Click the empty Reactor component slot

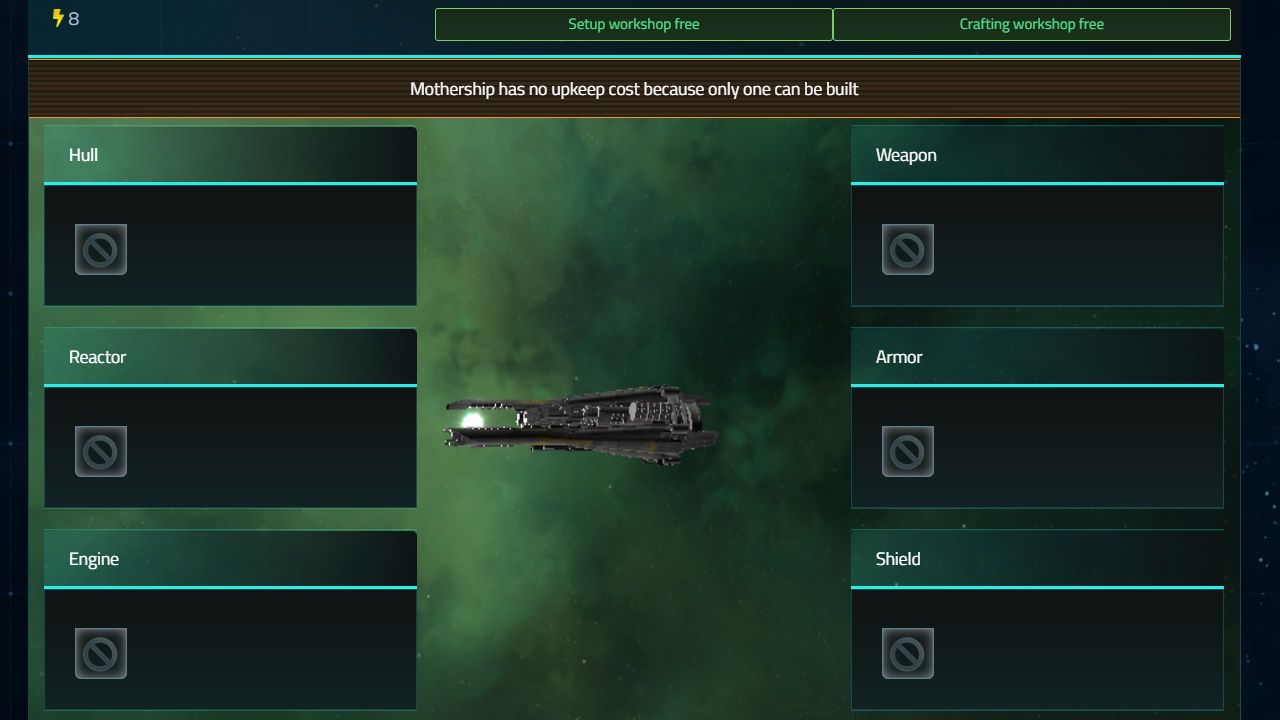(101, 451)
